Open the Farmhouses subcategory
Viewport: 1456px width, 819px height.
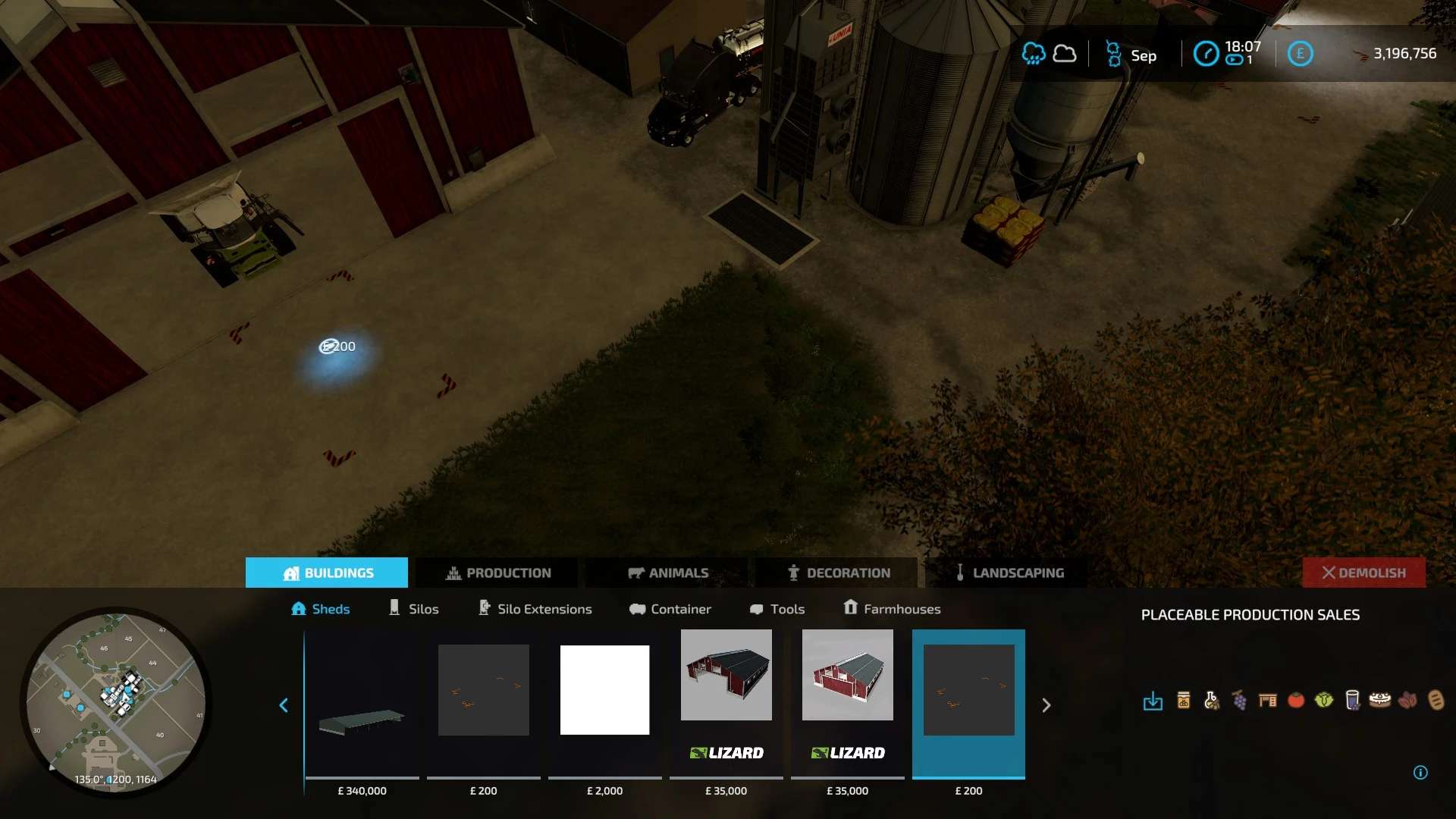coord(892,609)
